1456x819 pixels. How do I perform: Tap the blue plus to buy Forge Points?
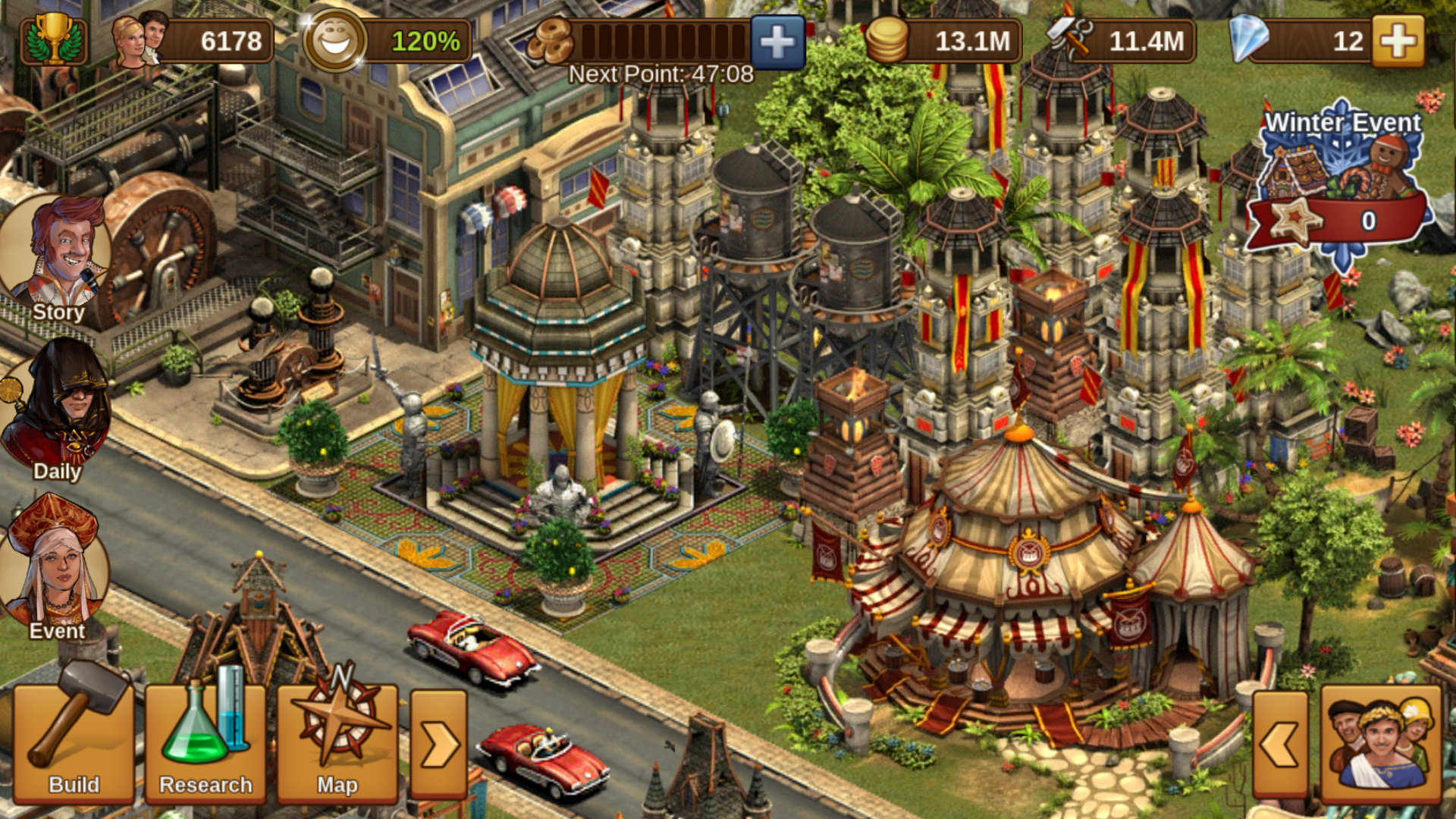point(777,42)
